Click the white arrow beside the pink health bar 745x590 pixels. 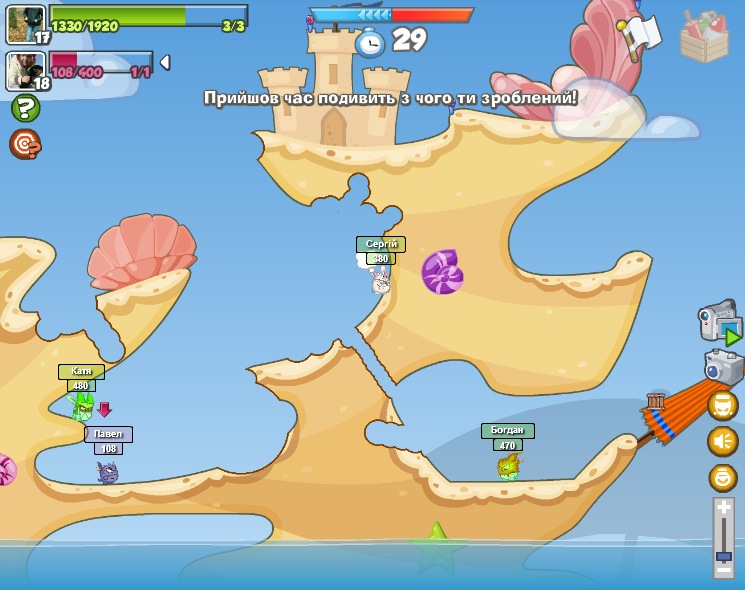pos(165,62)
